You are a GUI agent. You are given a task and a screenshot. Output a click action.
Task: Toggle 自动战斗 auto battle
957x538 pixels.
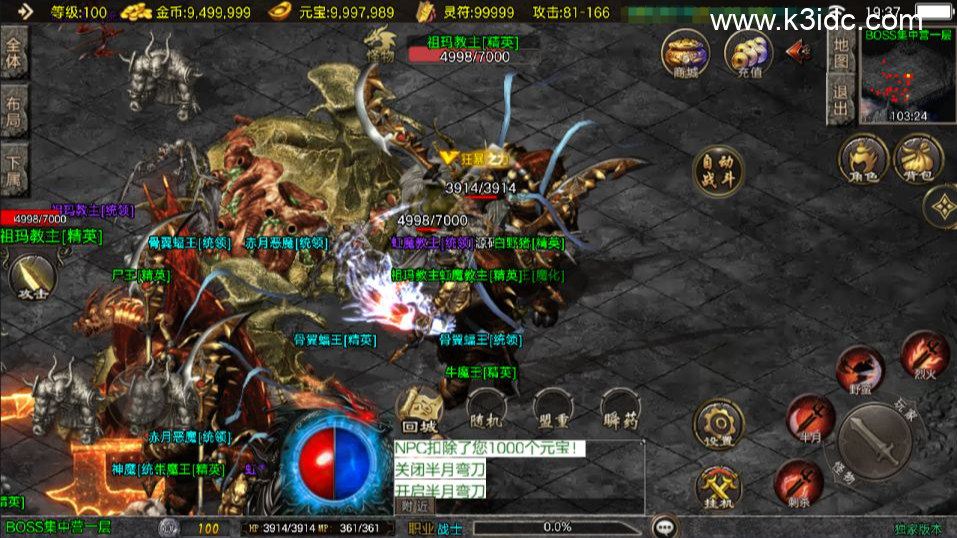coord(719,172)
